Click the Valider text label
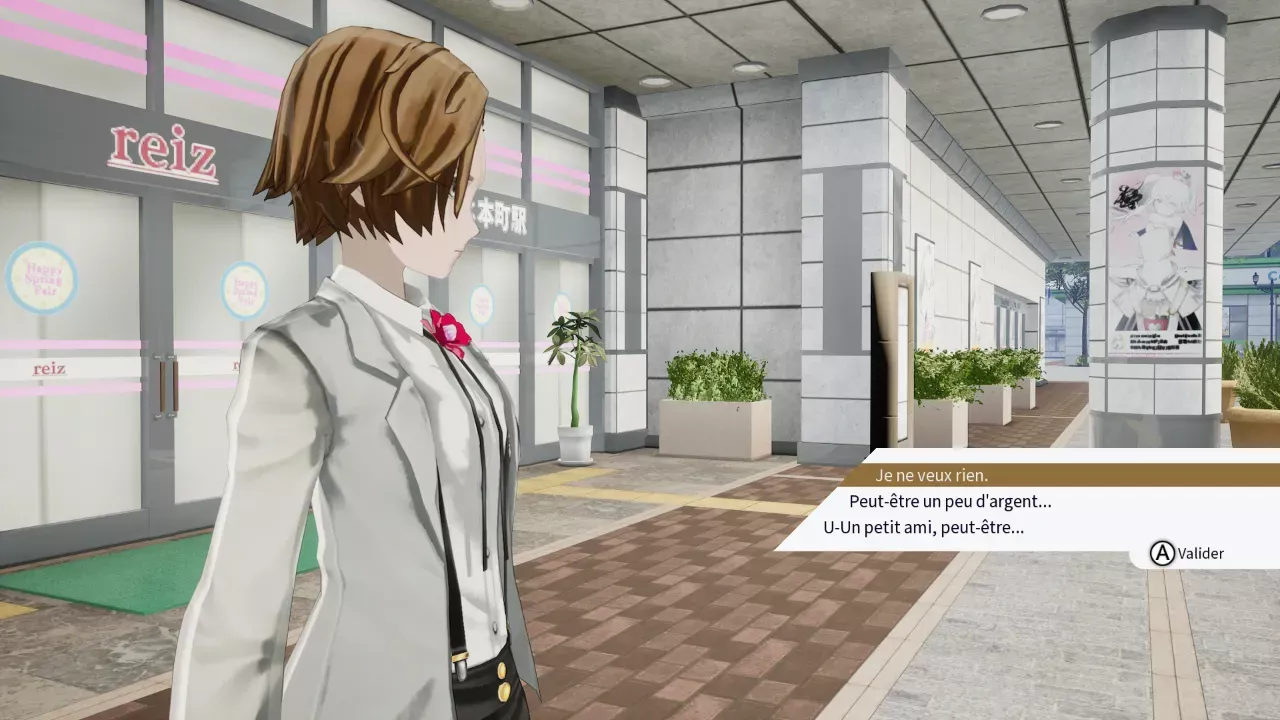The height and width of the screenshot is (720, 1280). coord(1200,553)
